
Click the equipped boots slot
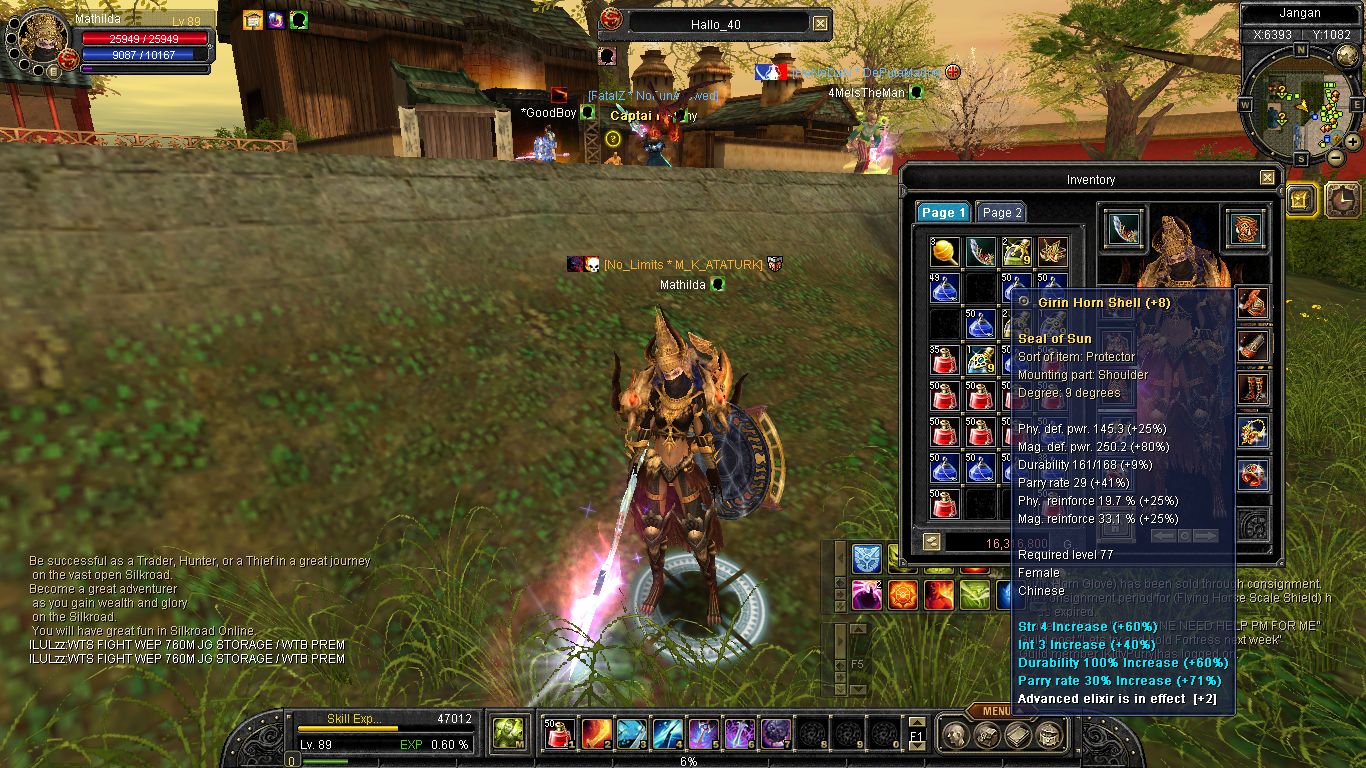pyautogui.click(x=1254, y=388)
